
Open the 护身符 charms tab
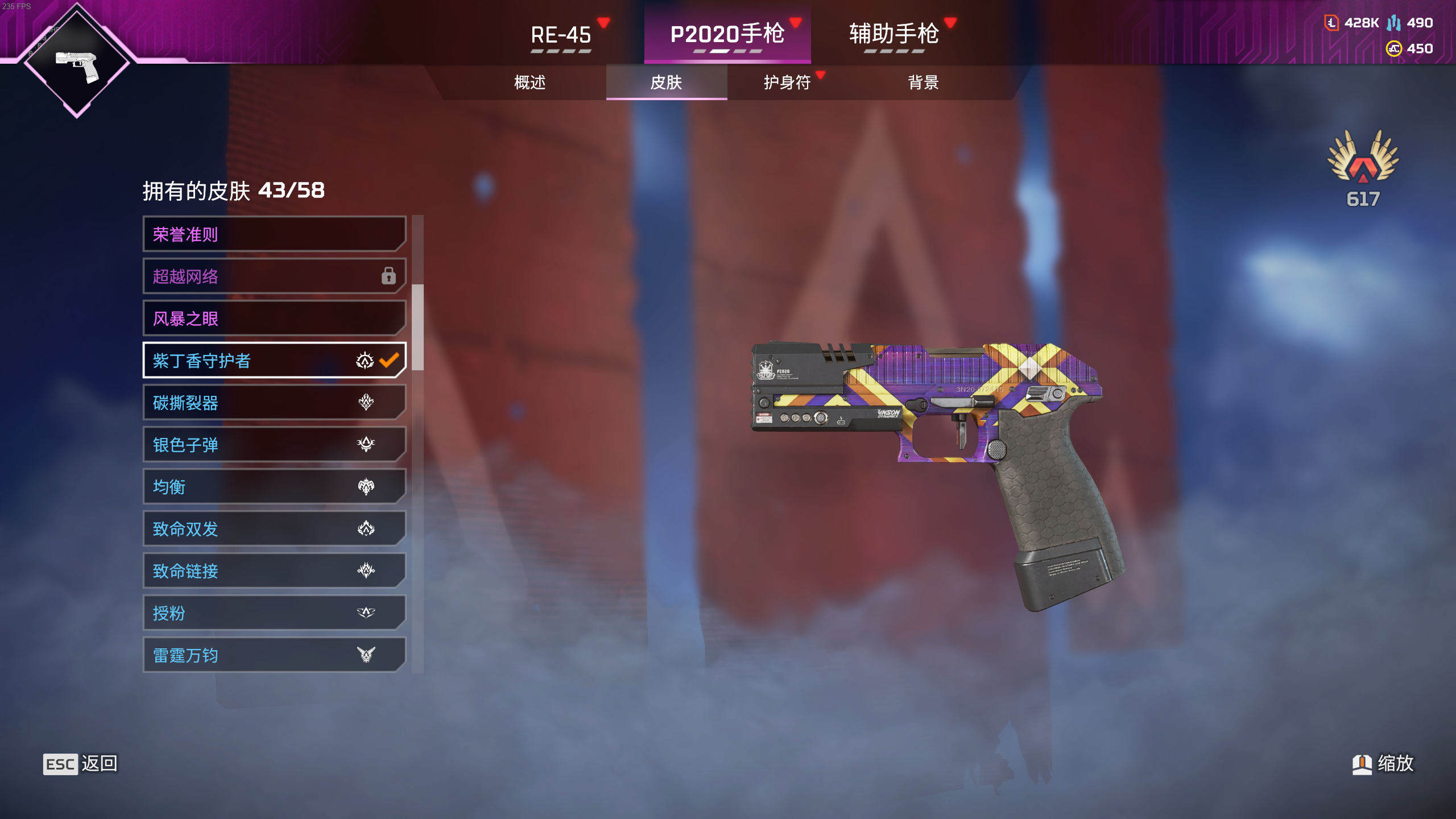787,82
